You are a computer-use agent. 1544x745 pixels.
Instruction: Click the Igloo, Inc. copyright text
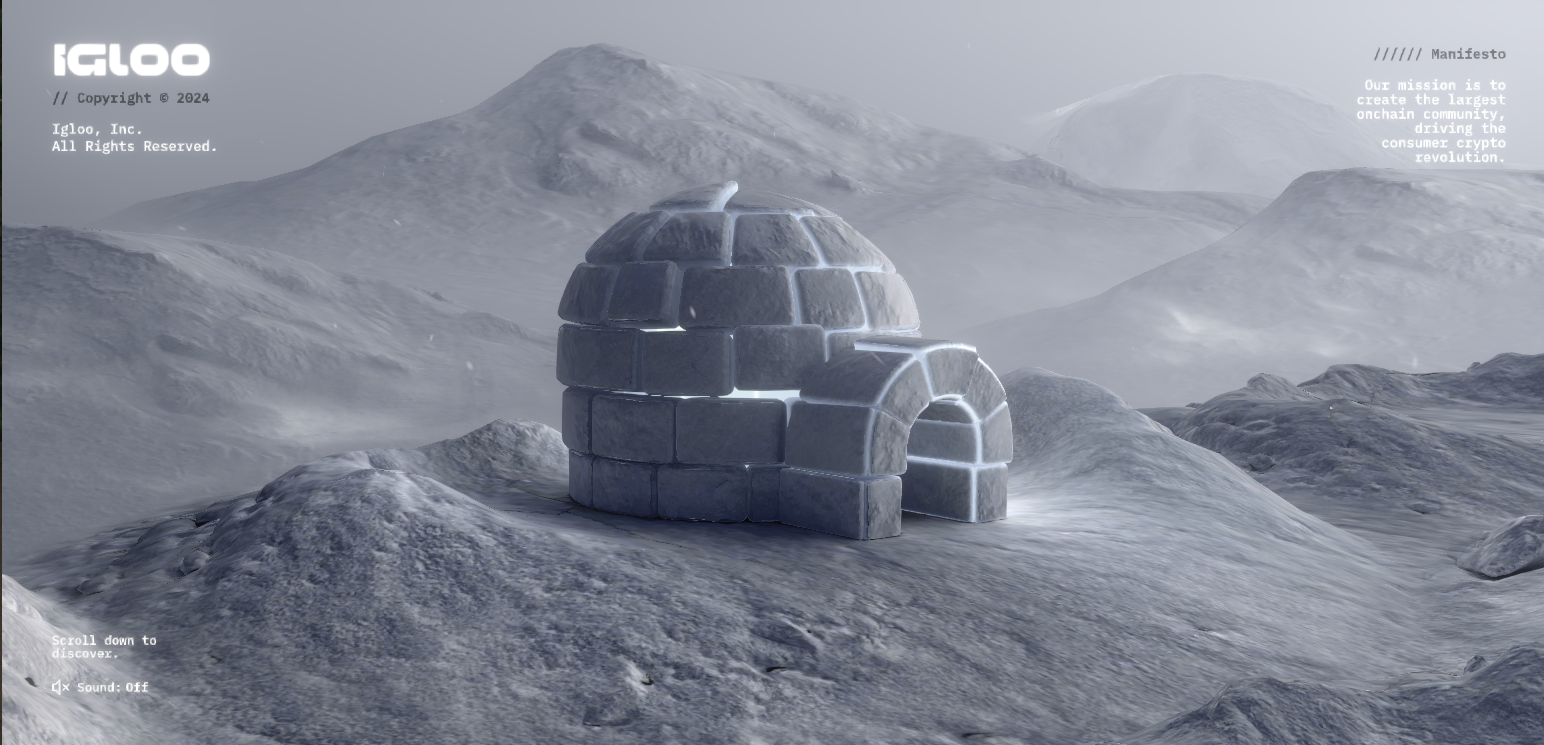point(134,137)
